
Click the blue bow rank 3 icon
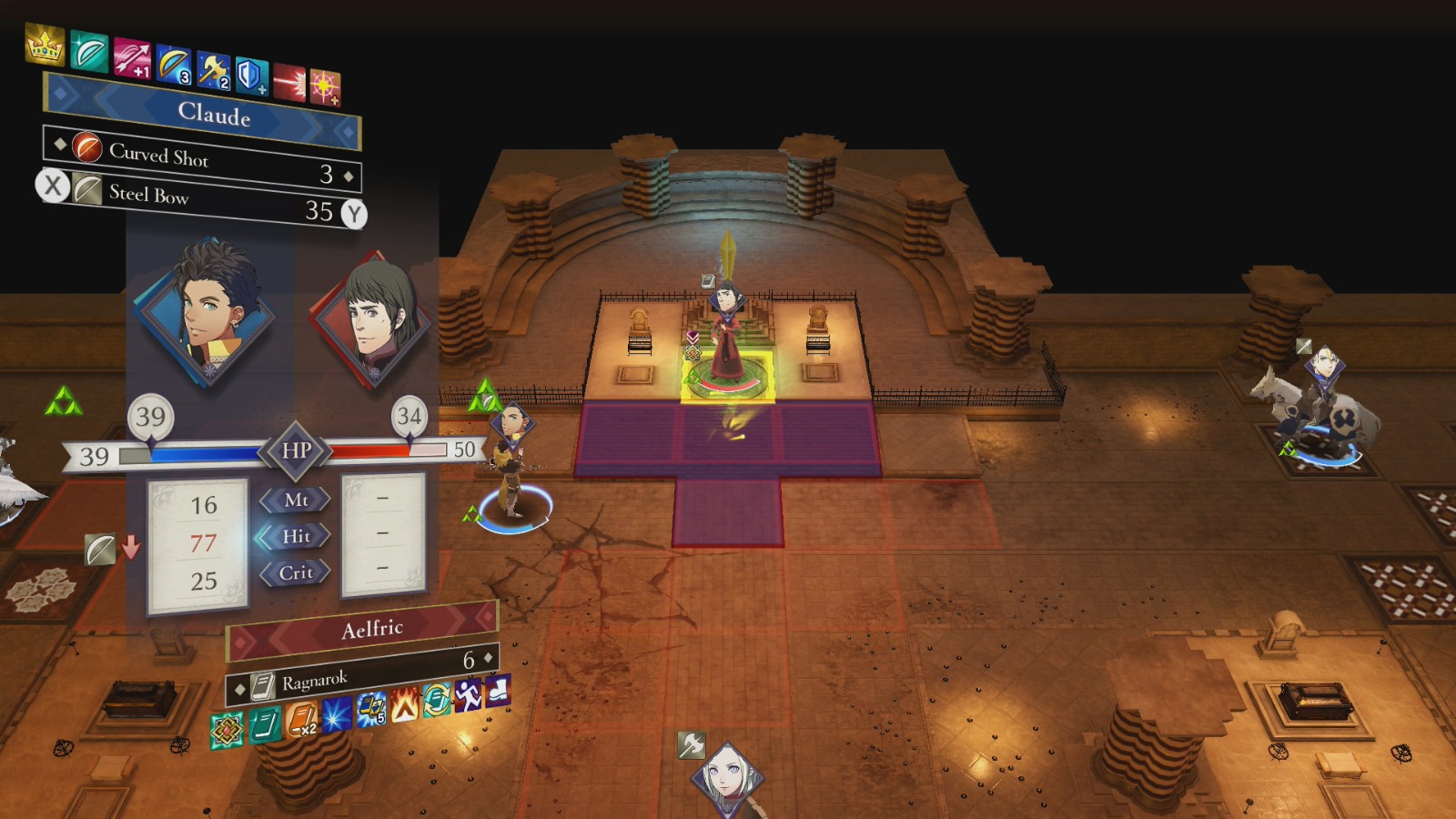(x=174, y=64)
